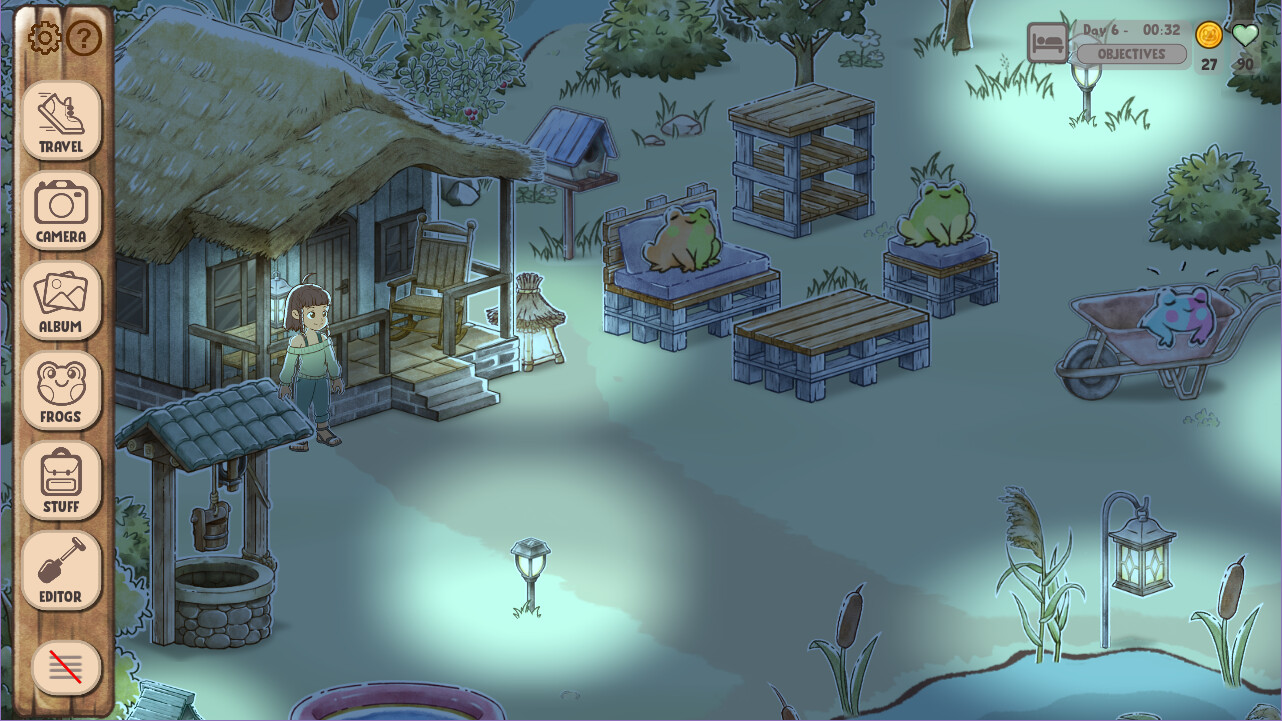Expand the Objectives panel

click(1130, 54)
